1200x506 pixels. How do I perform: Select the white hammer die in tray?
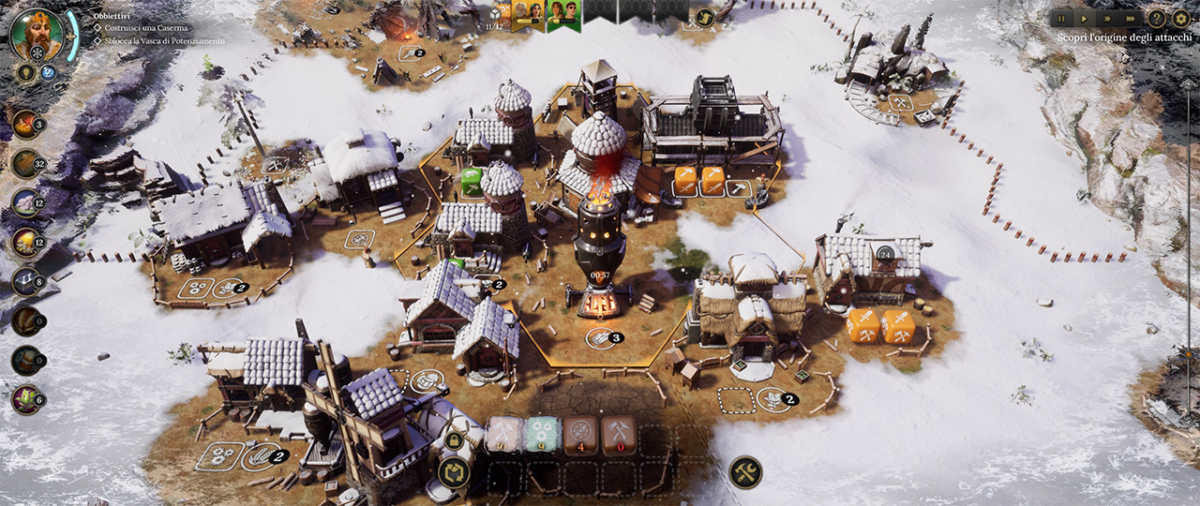[x=504, y=436]
